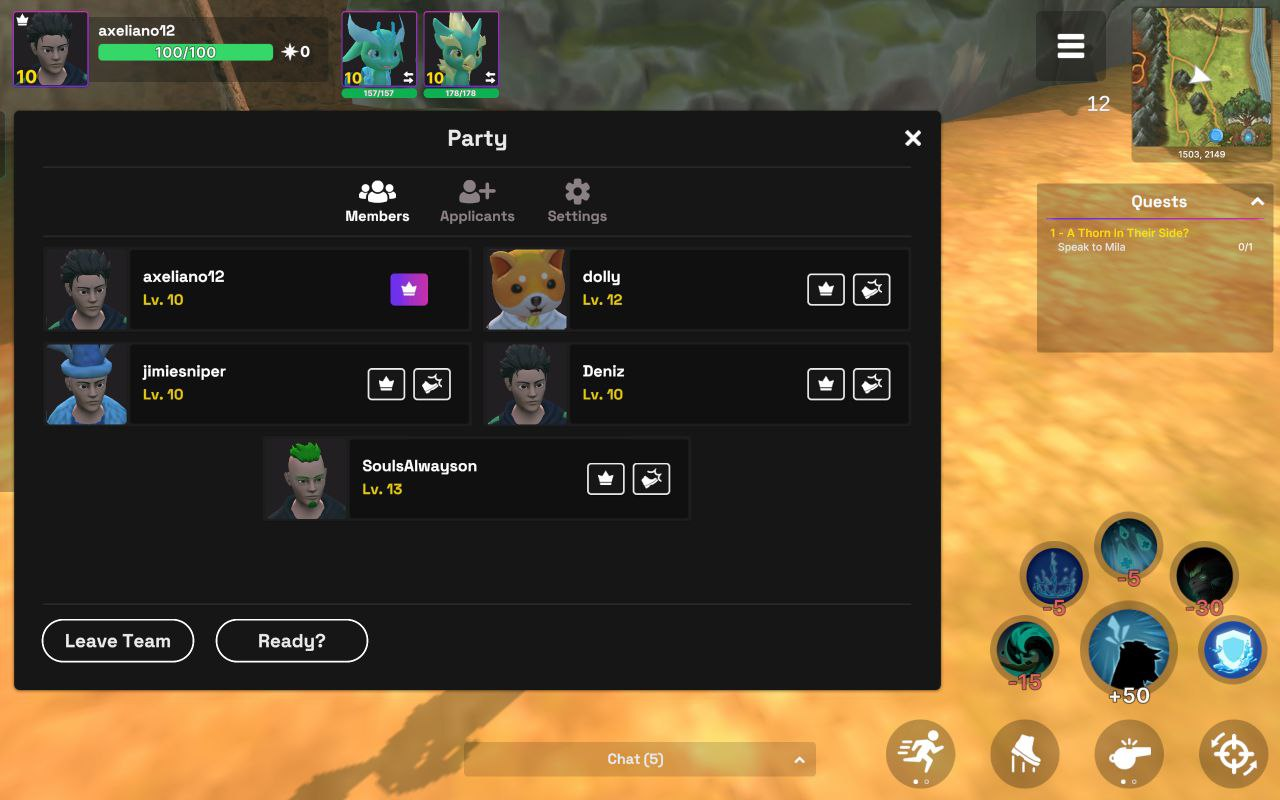Close the Party window
1280x800 pixels.
(912, 139)
